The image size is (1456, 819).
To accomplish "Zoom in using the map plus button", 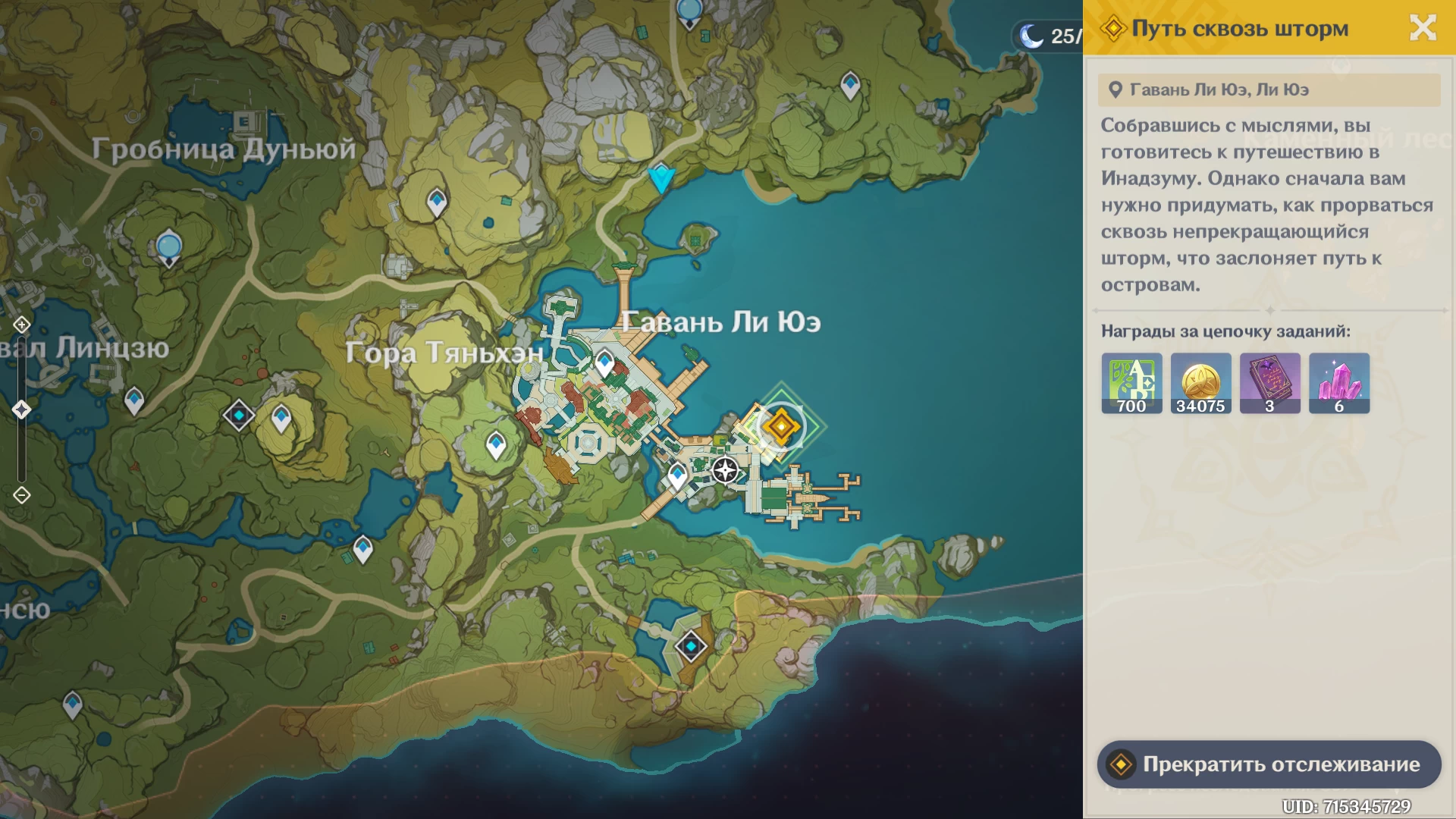I will (x=21, y=325).
